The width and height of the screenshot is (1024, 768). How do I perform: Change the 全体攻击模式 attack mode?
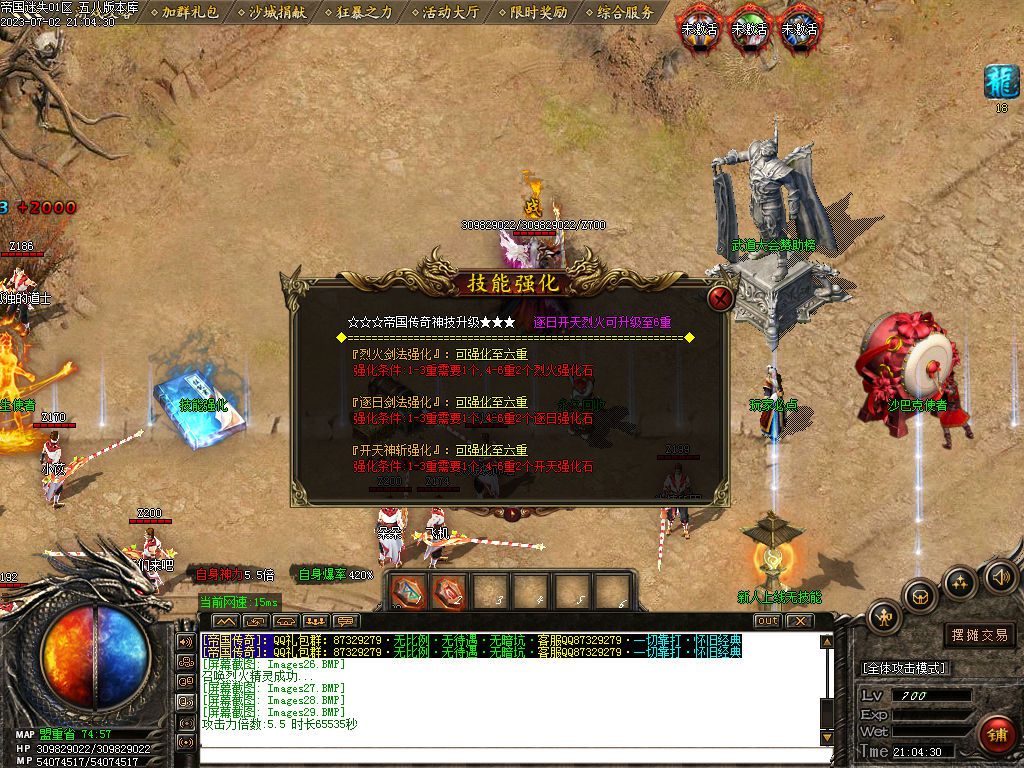coord(905,668)
